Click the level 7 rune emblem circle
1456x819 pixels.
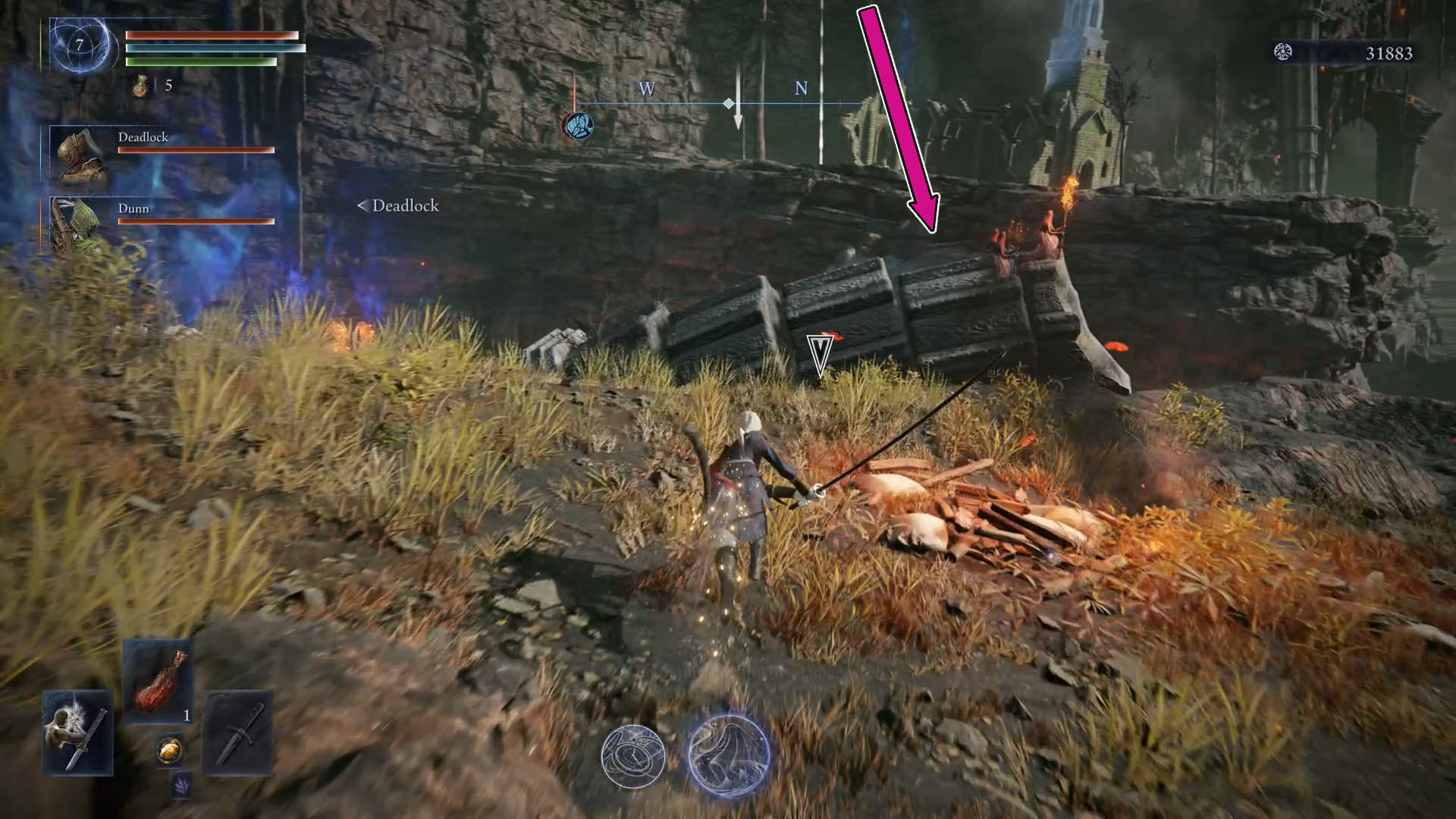77,45
